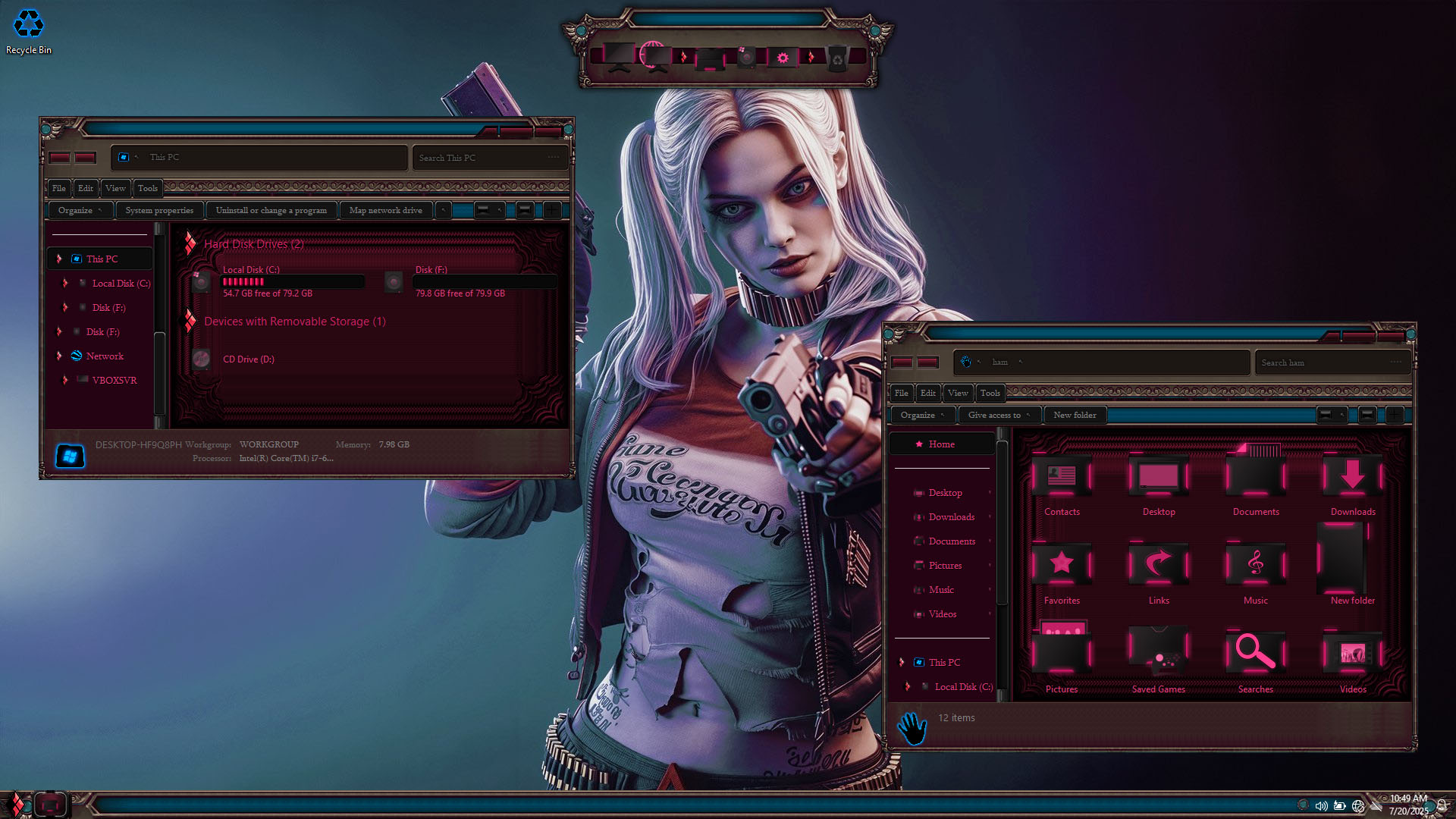Click the Search ham field

1323,362
